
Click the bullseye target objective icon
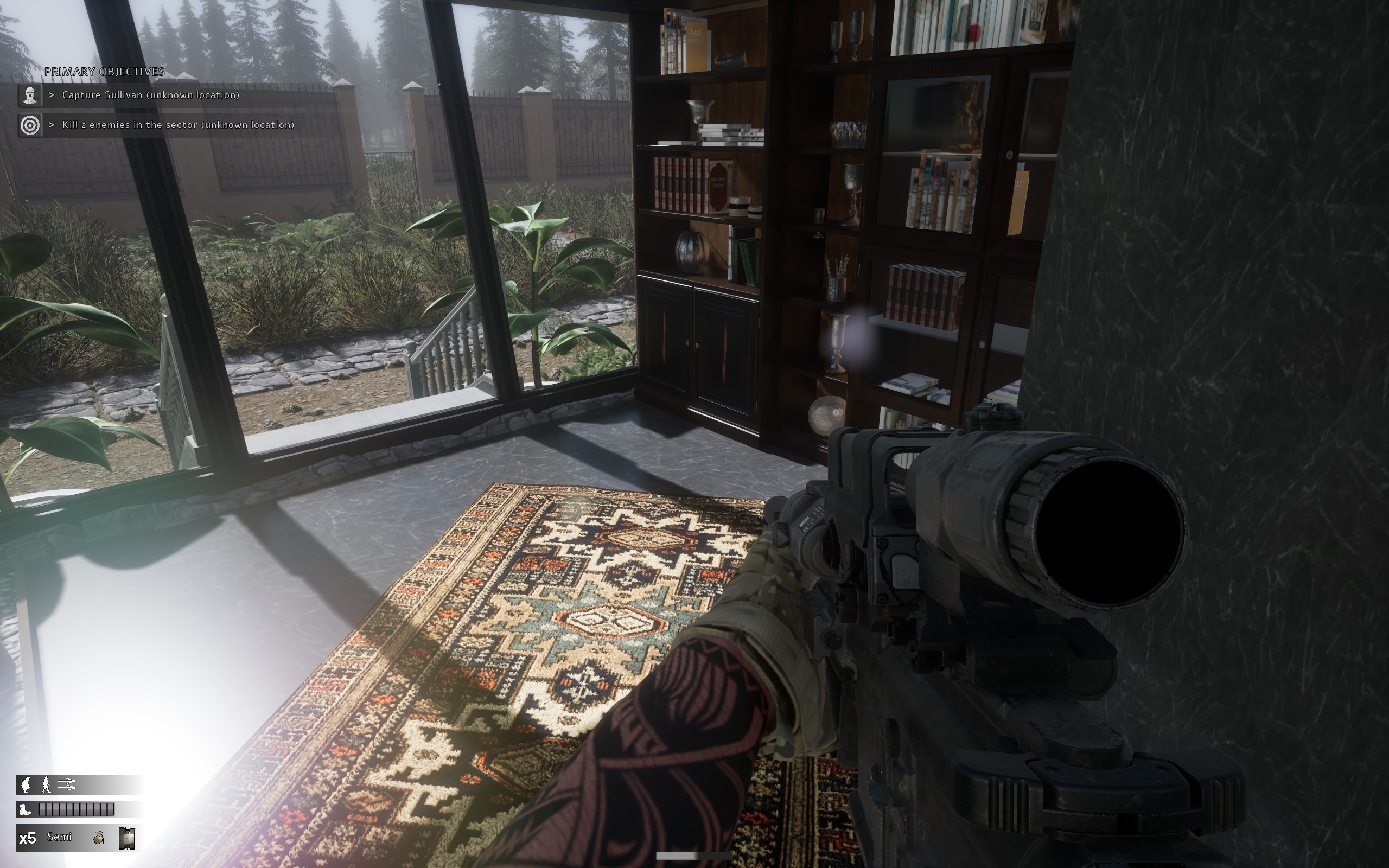30,125
